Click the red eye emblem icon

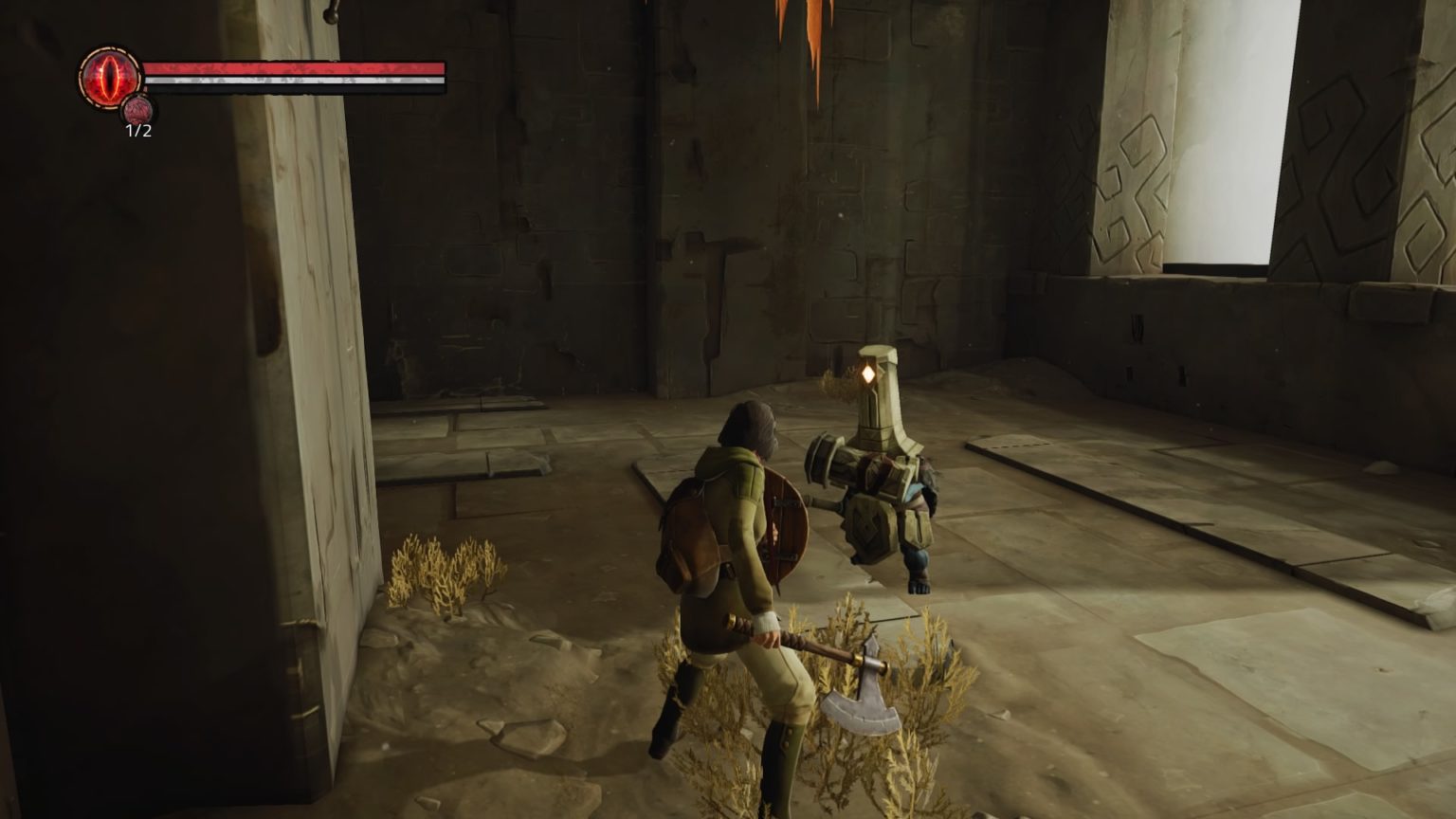click(110, 76)
